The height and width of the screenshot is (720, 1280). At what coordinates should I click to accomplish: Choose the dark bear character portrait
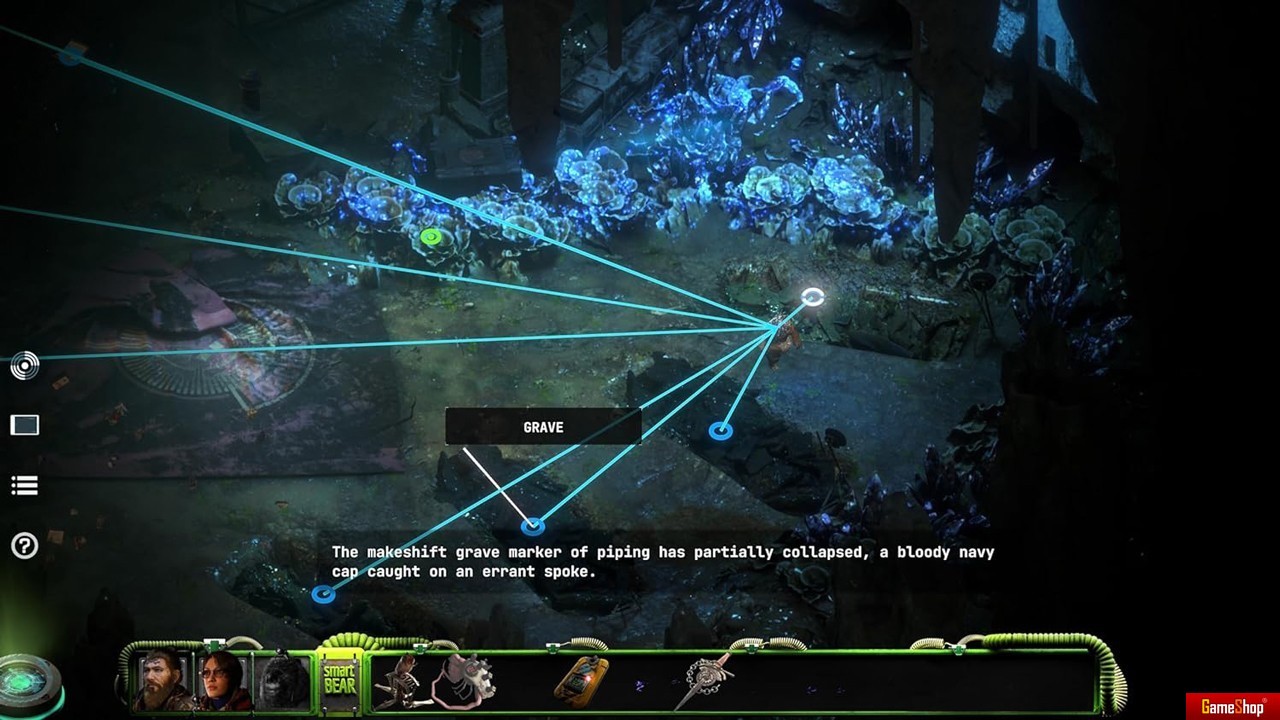tap(282, 682)
